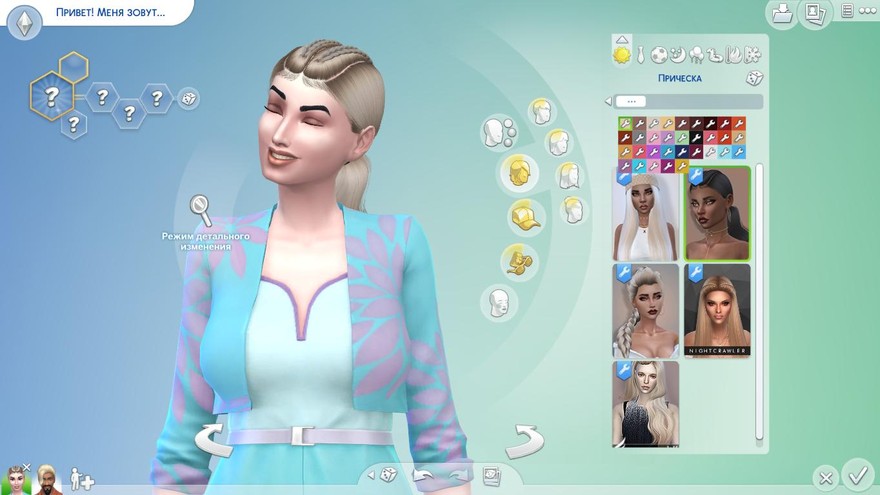
Task: Open the detailed edit mode magnifier
Action: click(x=201, y=210)
